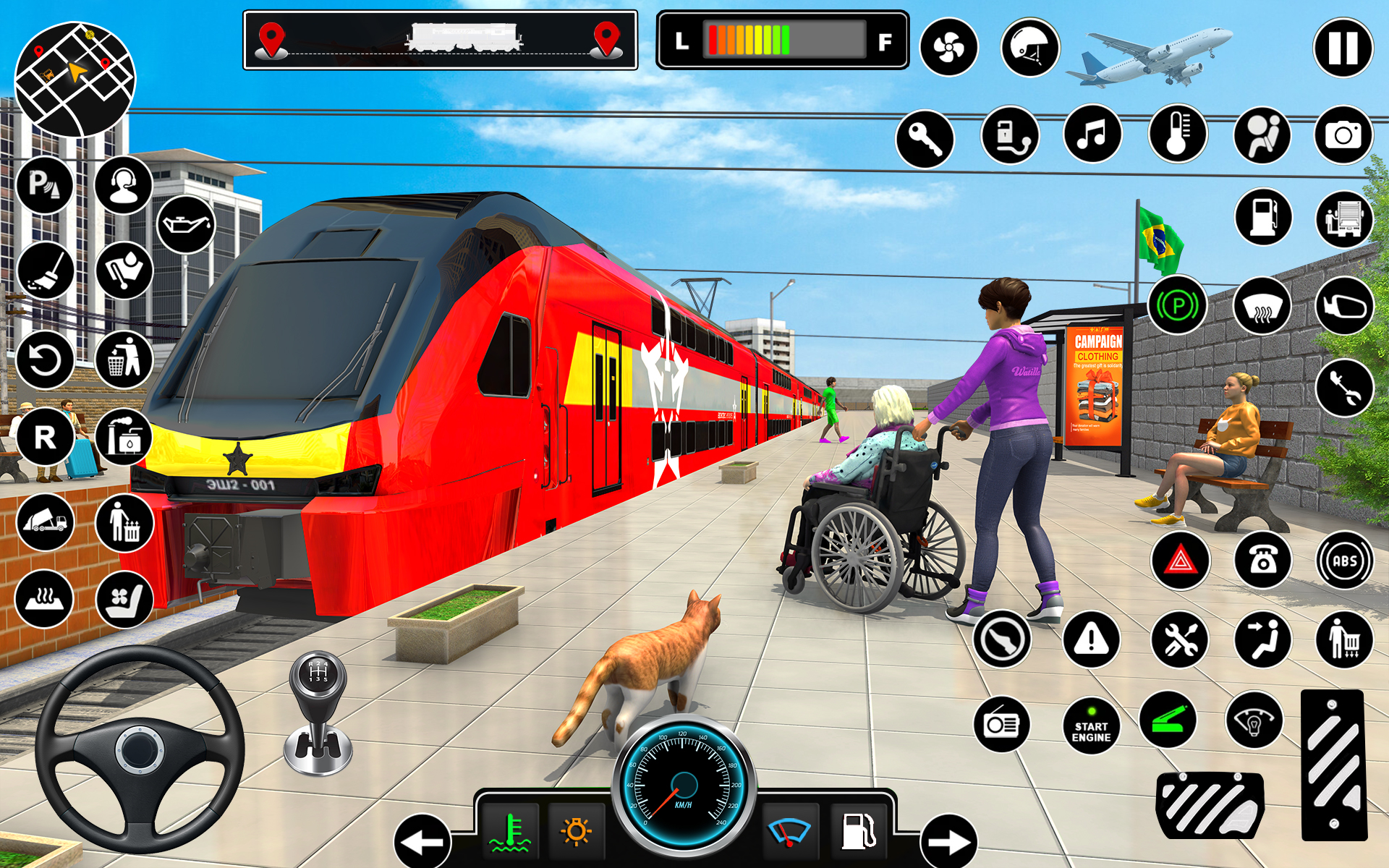Image resolution: width=1389 pixels, height=868 pixels.
Task: Open the radio panel
Action: coord(1002,723)
